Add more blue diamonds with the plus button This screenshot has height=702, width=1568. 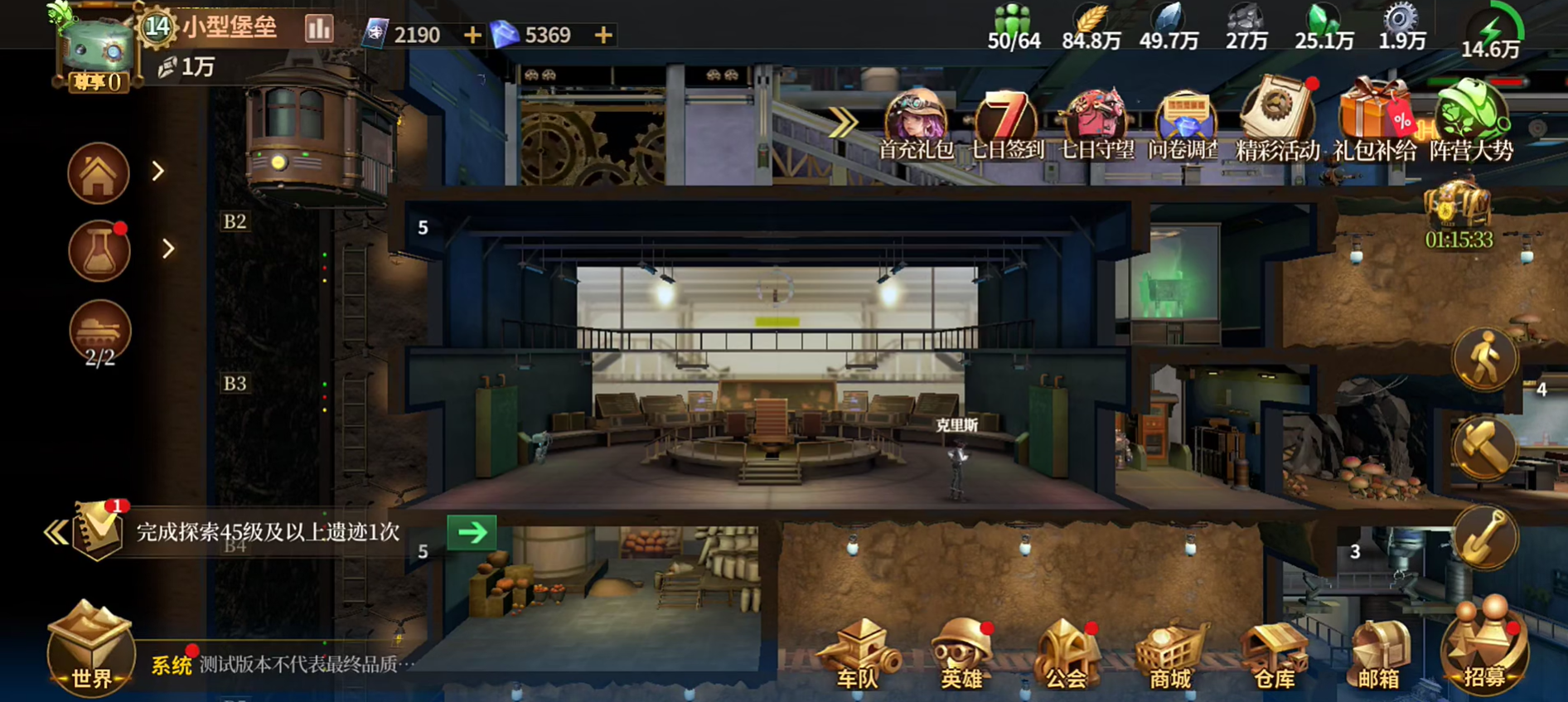tap(603, 35)
